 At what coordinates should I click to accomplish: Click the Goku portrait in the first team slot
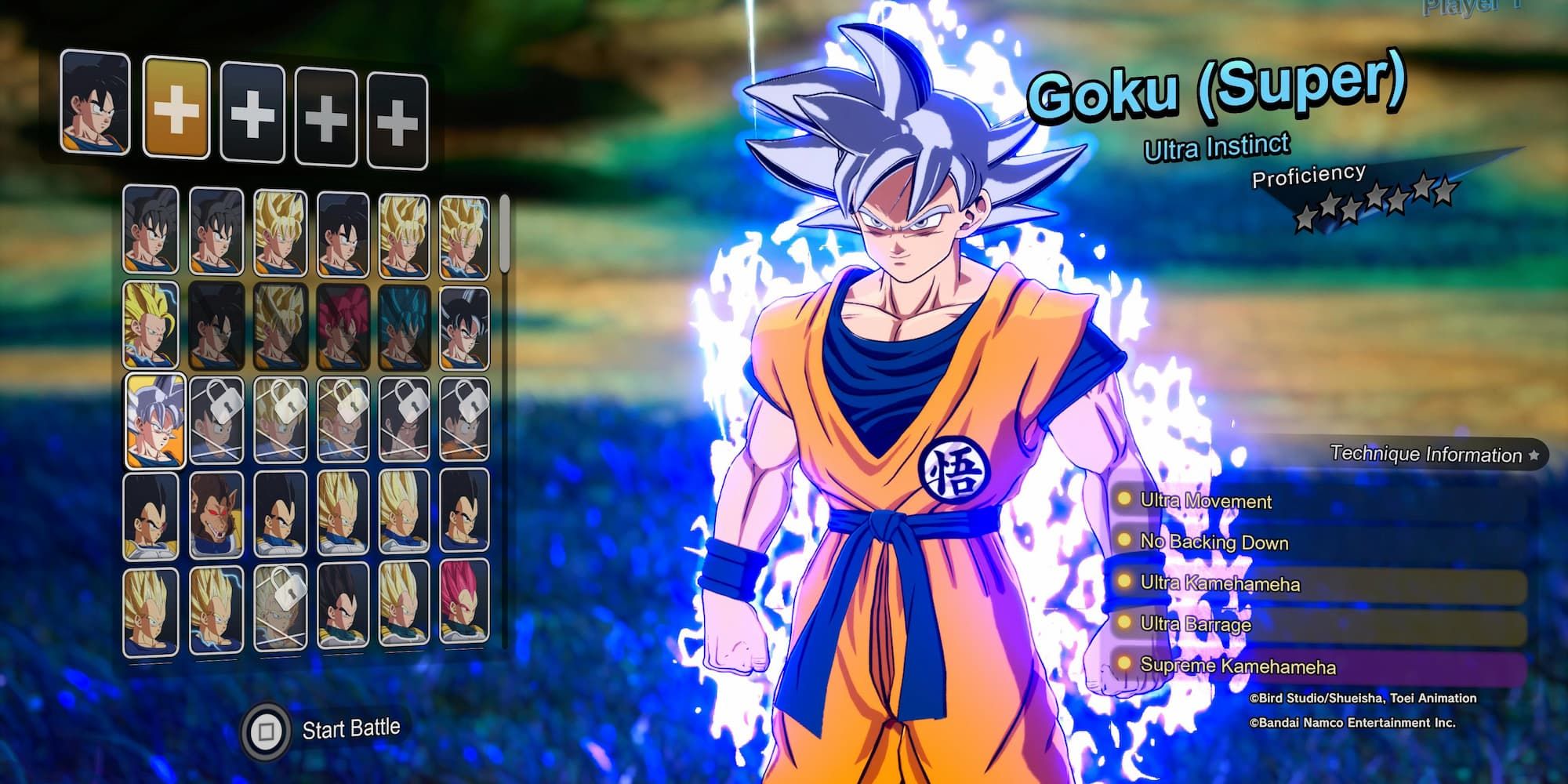tap(95, 103)
